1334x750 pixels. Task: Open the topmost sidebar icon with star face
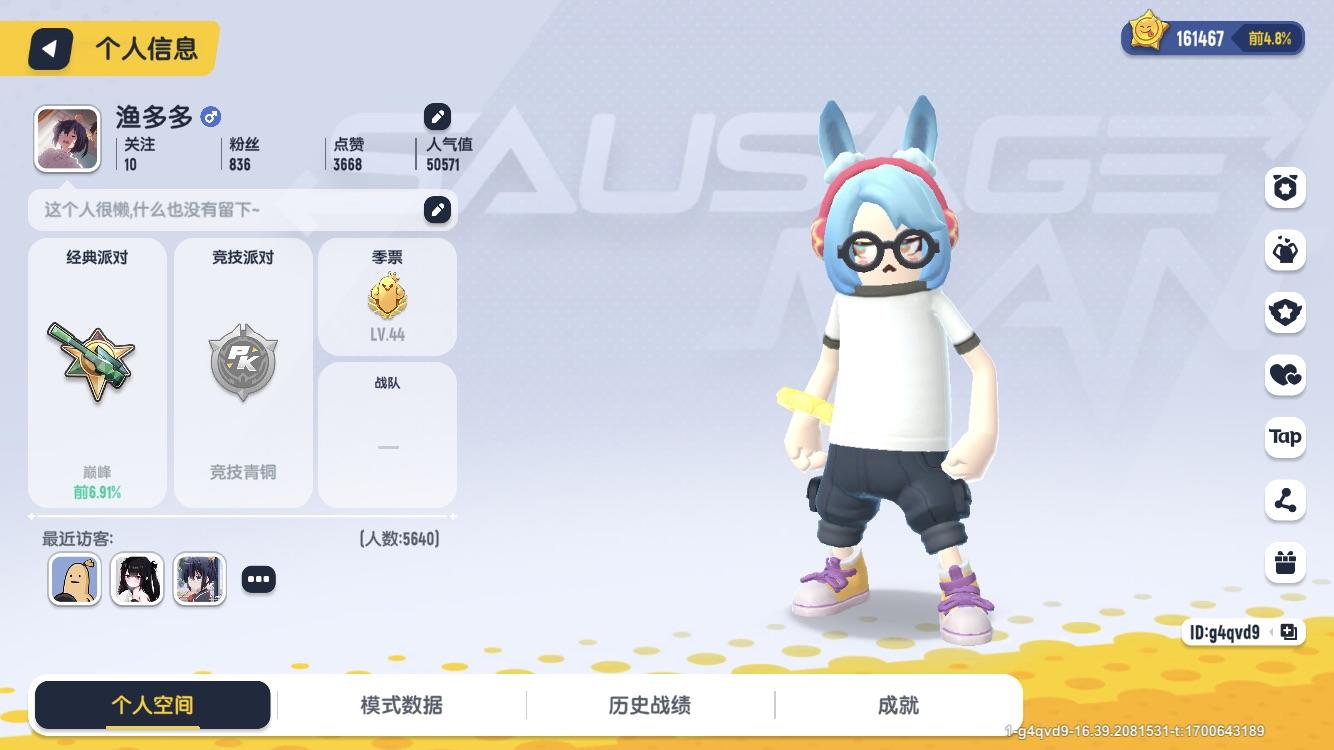point(1285,187)
